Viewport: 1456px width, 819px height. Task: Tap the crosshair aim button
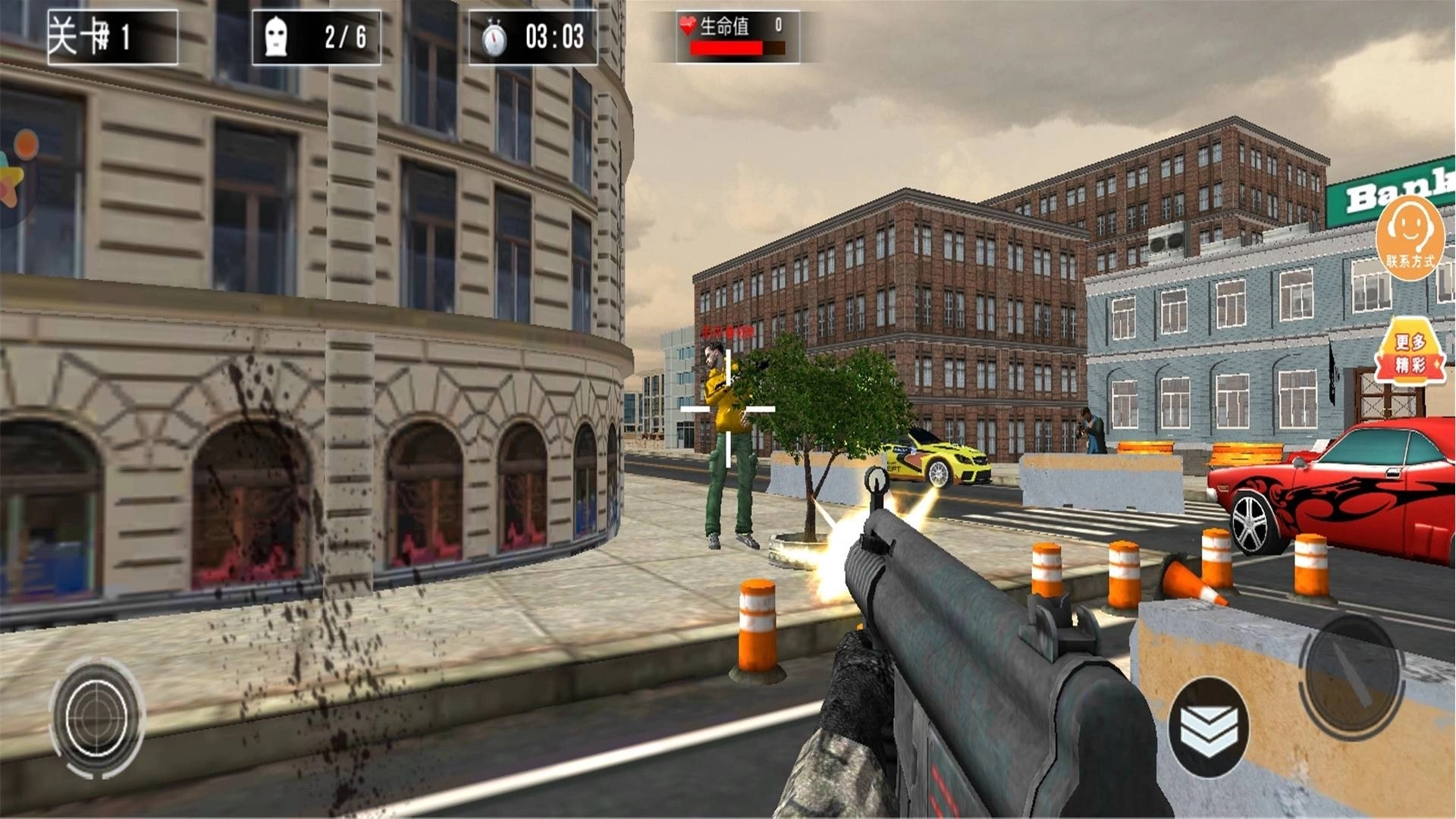pos(96,717)
